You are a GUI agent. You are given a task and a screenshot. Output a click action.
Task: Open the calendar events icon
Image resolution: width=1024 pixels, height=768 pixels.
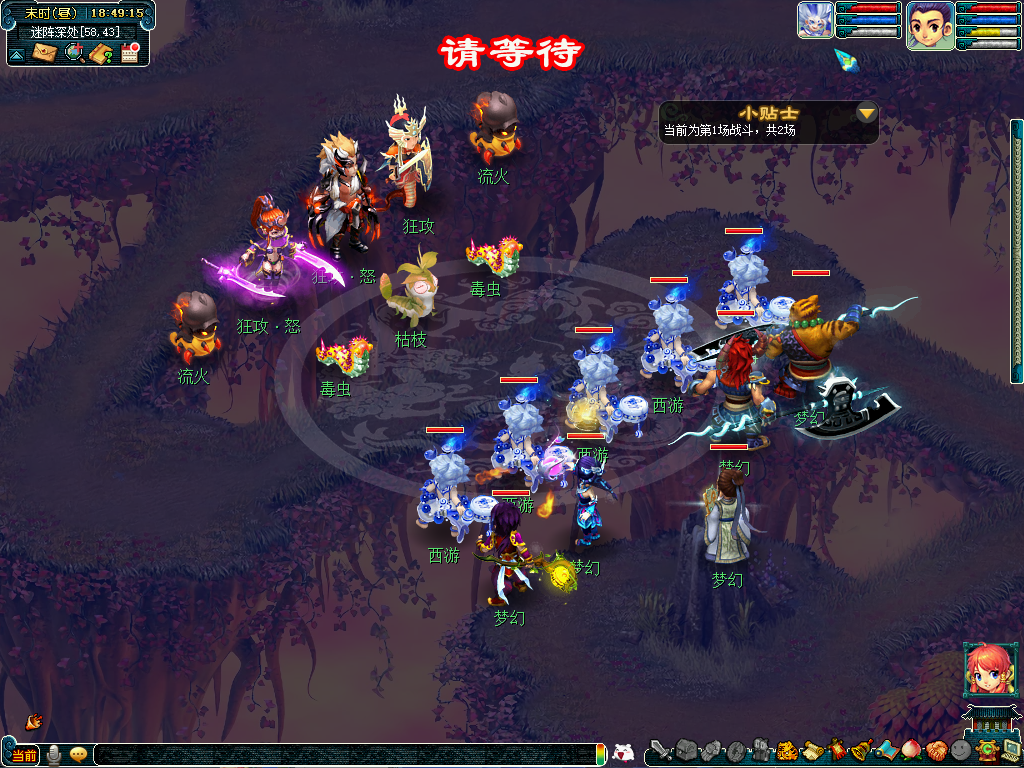click(129, 53)
